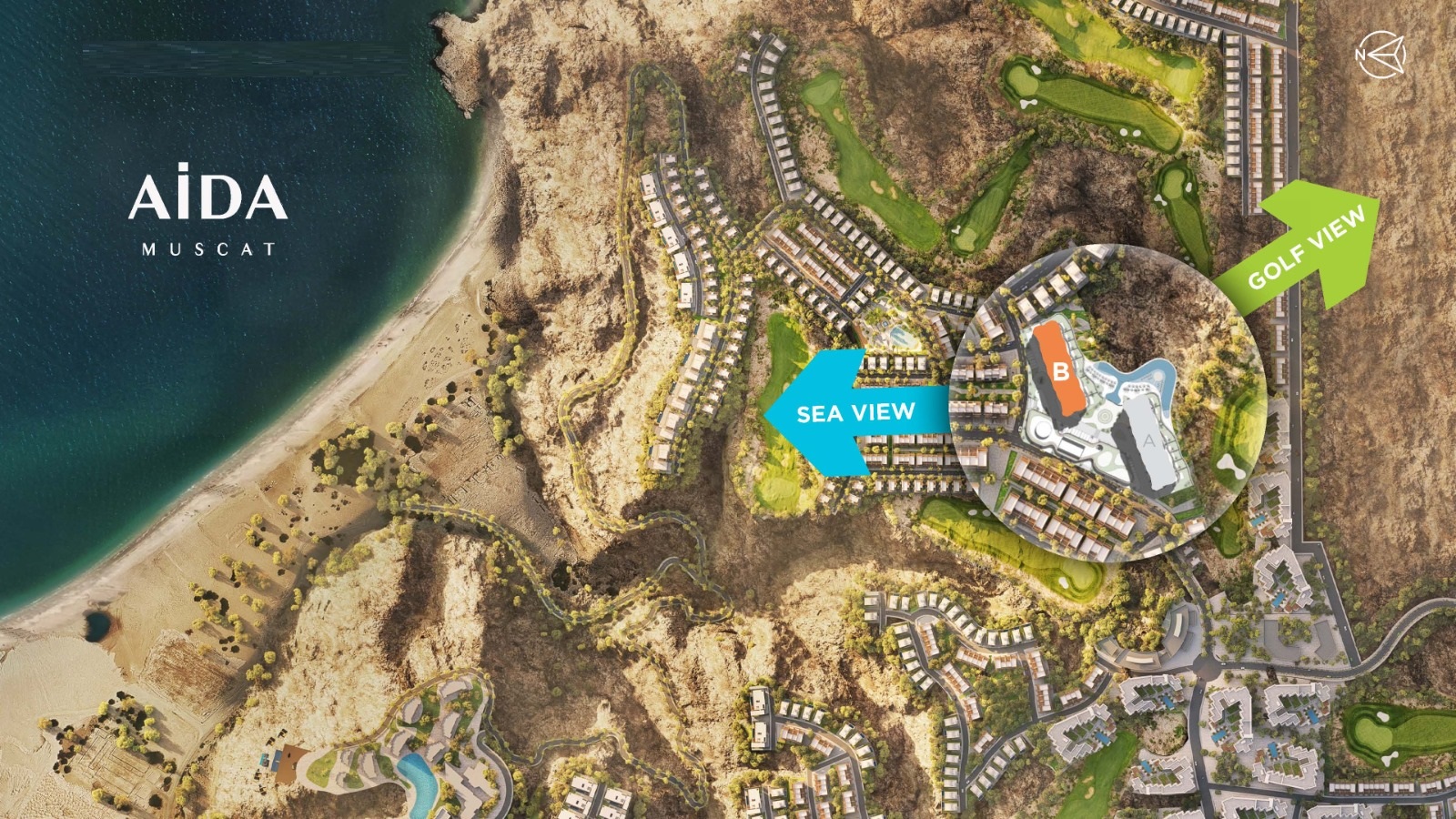Click the north compass icon
The width and height of the screenshot is (1456, 819).
(1380, 54)
